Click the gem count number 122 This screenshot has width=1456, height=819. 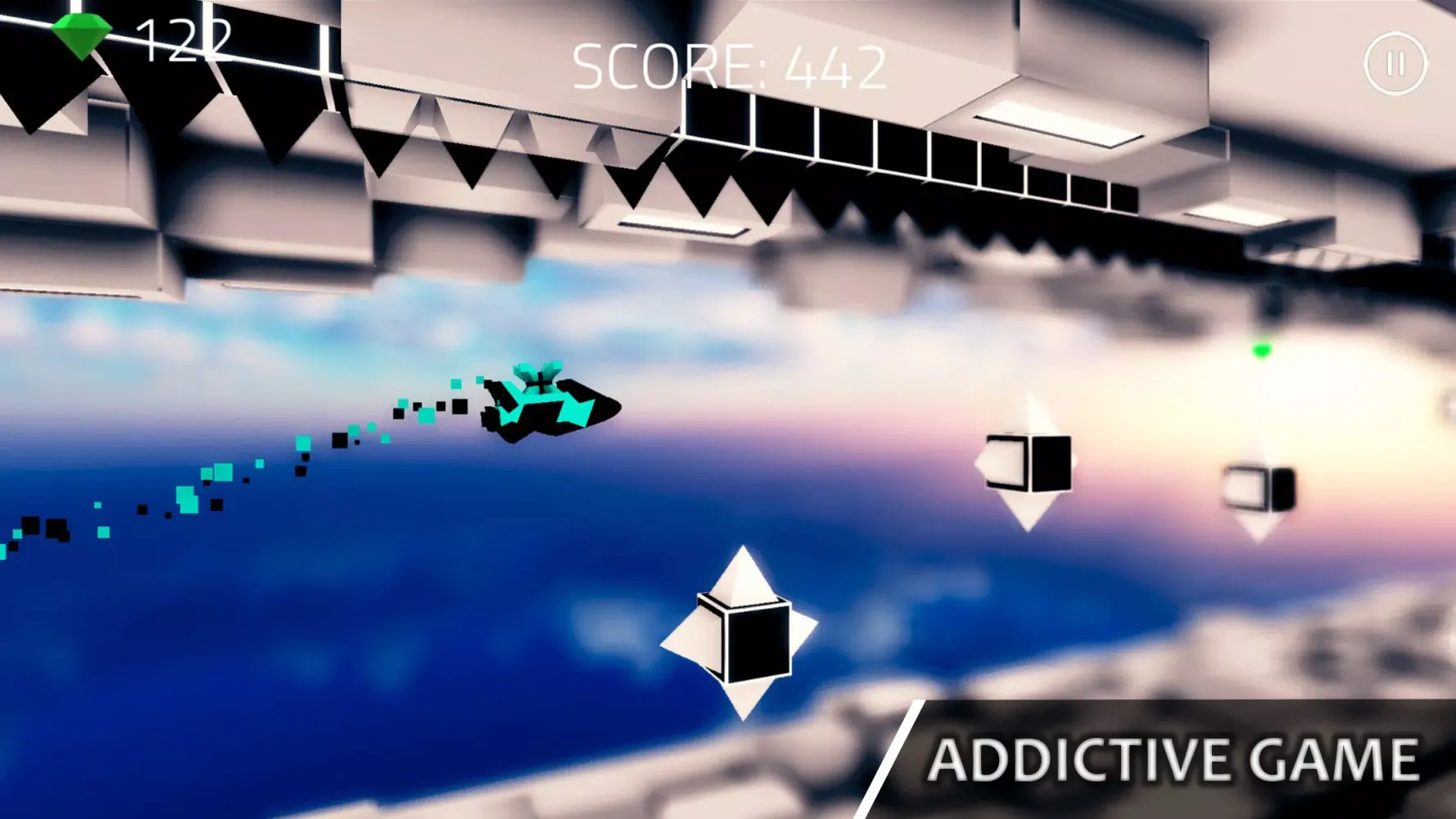pos(184,41)
